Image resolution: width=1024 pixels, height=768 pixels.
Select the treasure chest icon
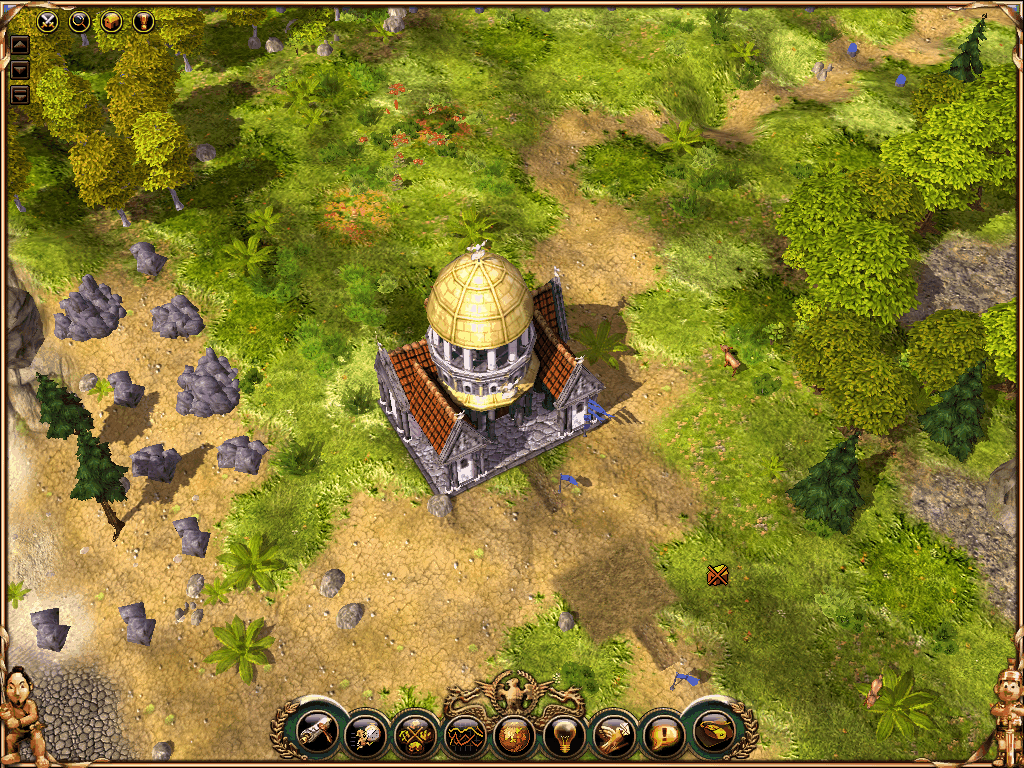pyautogui.click(x=111, y=19)
